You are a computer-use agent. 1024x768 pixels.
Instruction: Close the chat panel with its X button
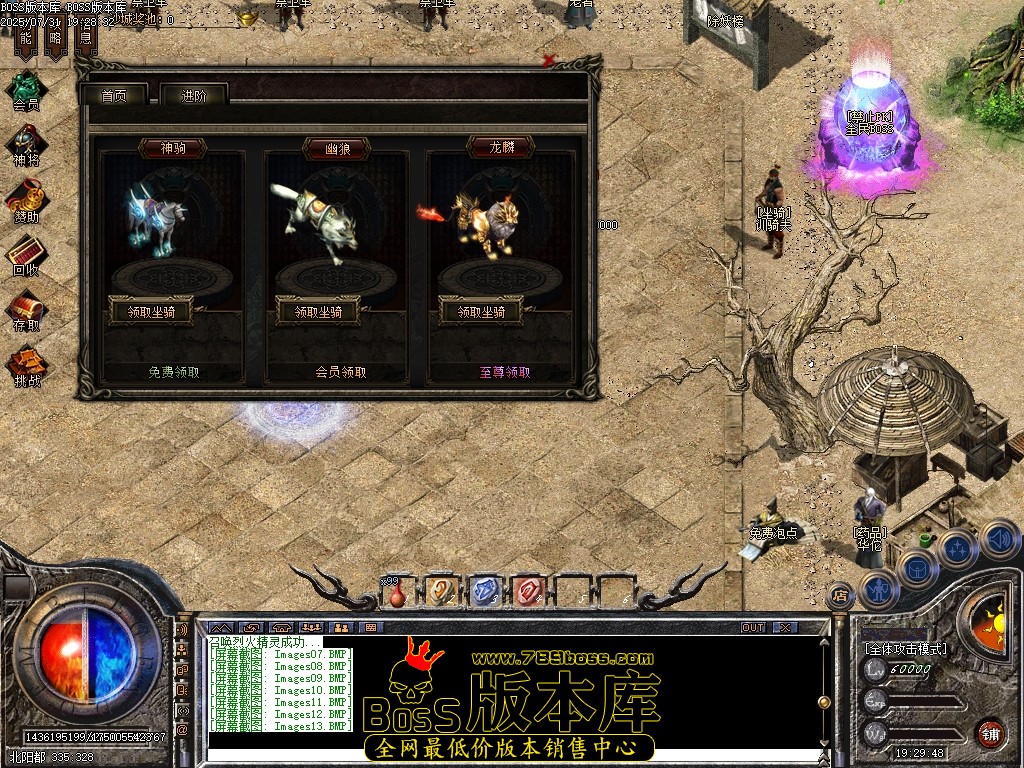[785, 627]
